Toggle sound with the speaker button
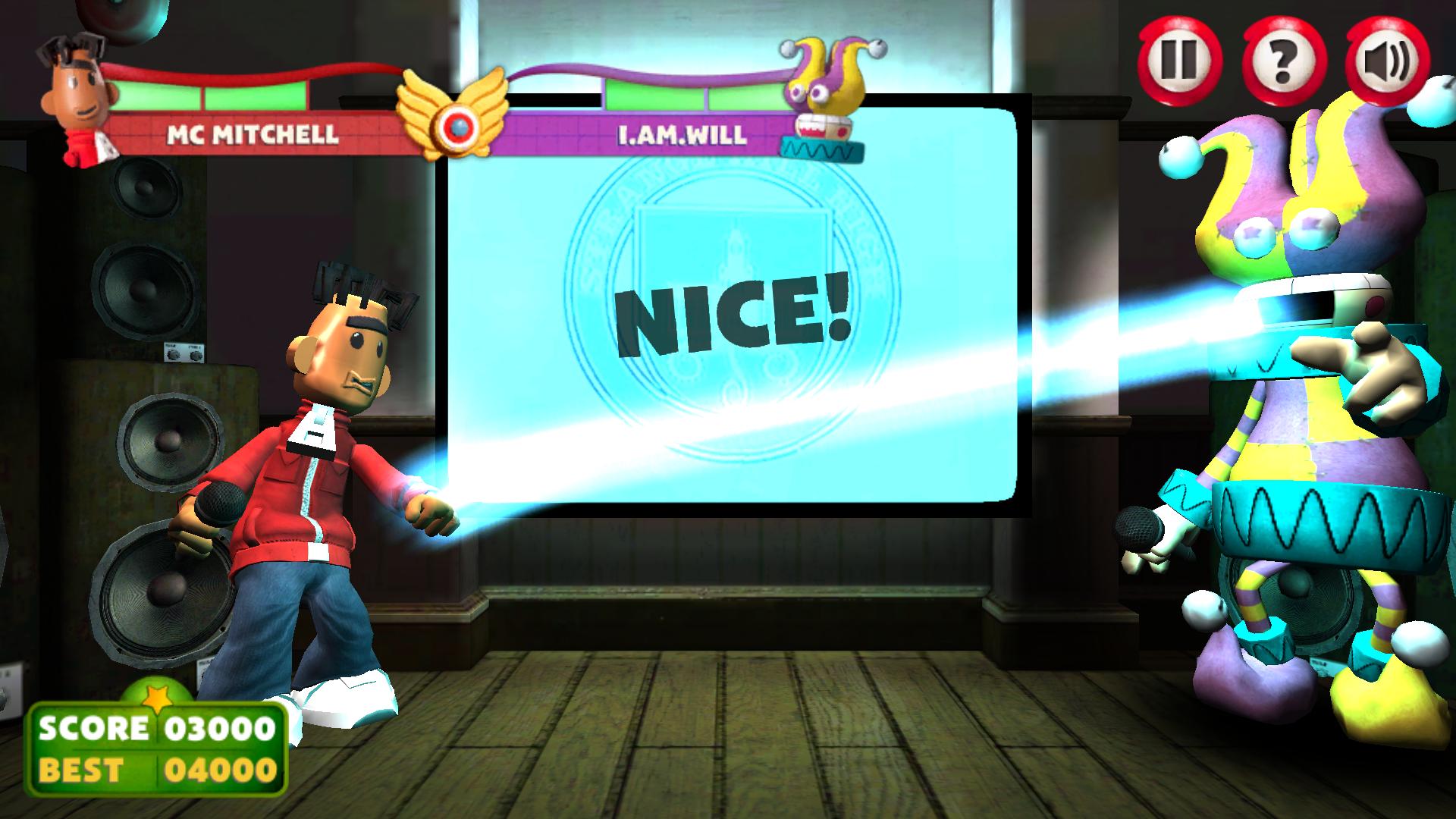This screenshot has width=1456, height=819. click(x=1387, y=61)
